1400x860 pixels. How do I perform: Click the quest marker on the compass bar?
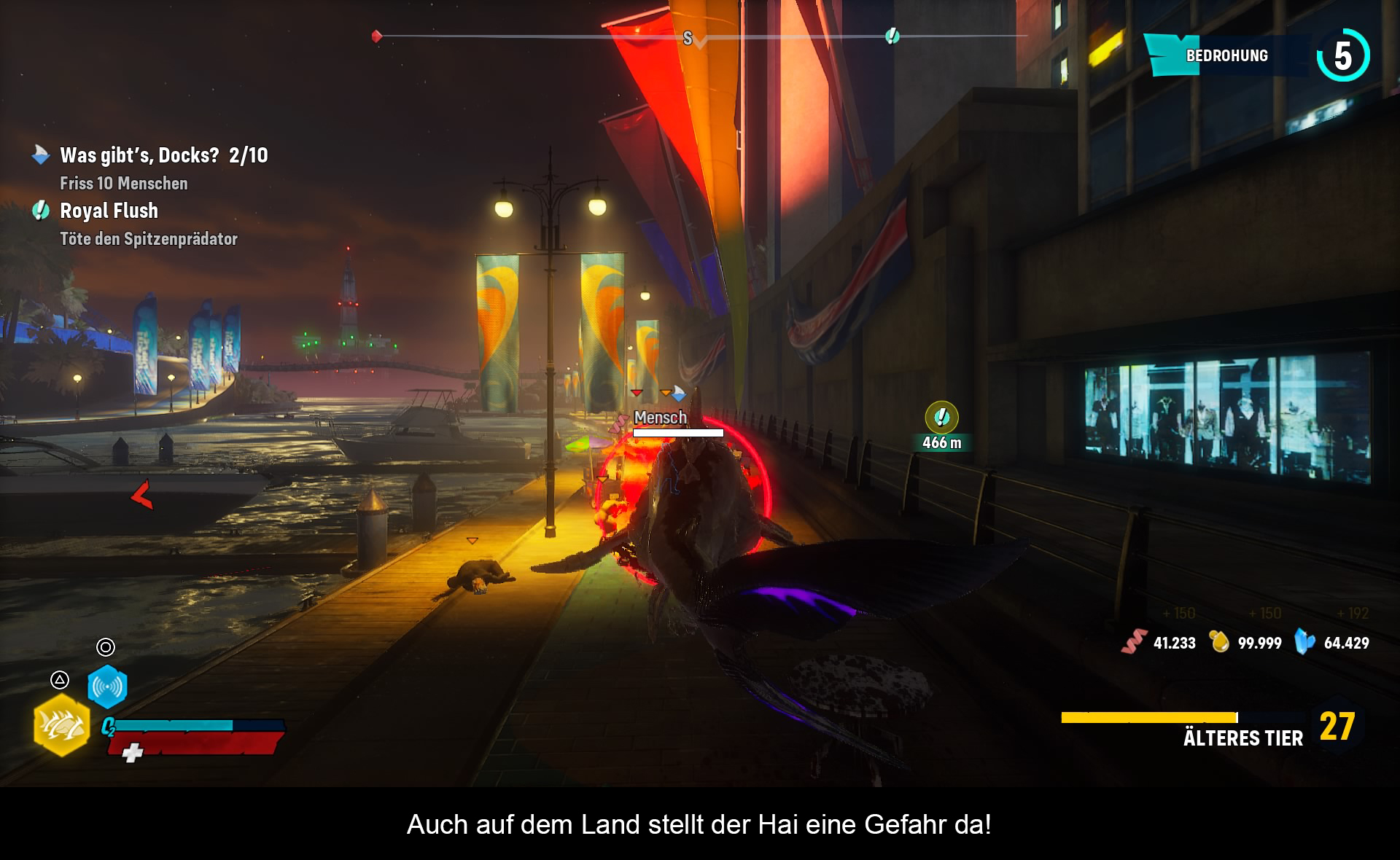(x=892, y=36)
